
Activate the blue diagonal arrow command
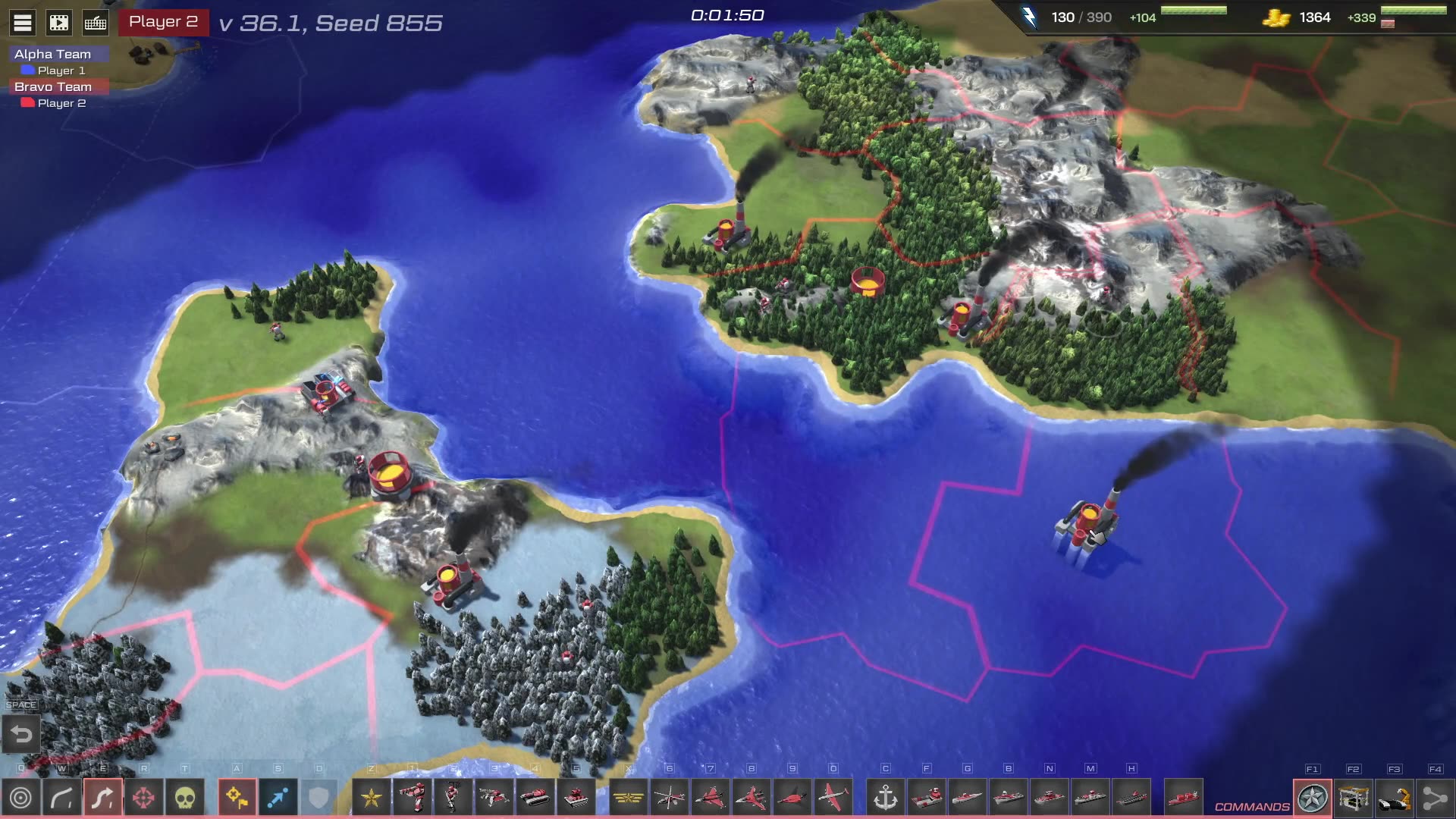[x=278, y=798]
